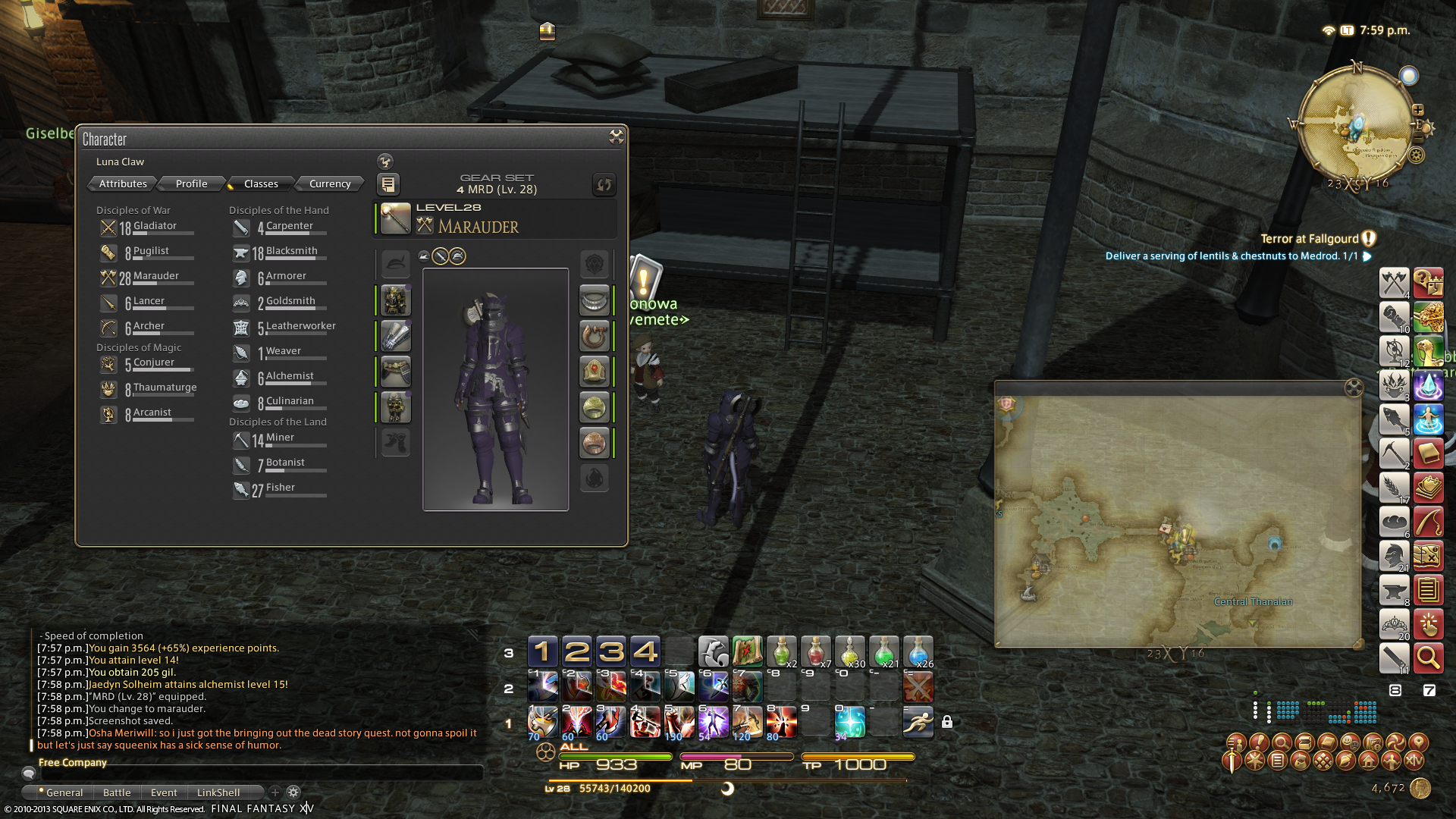Select Gladiator in the class list
Screen dimensions: 1456x819
(154, 227)
